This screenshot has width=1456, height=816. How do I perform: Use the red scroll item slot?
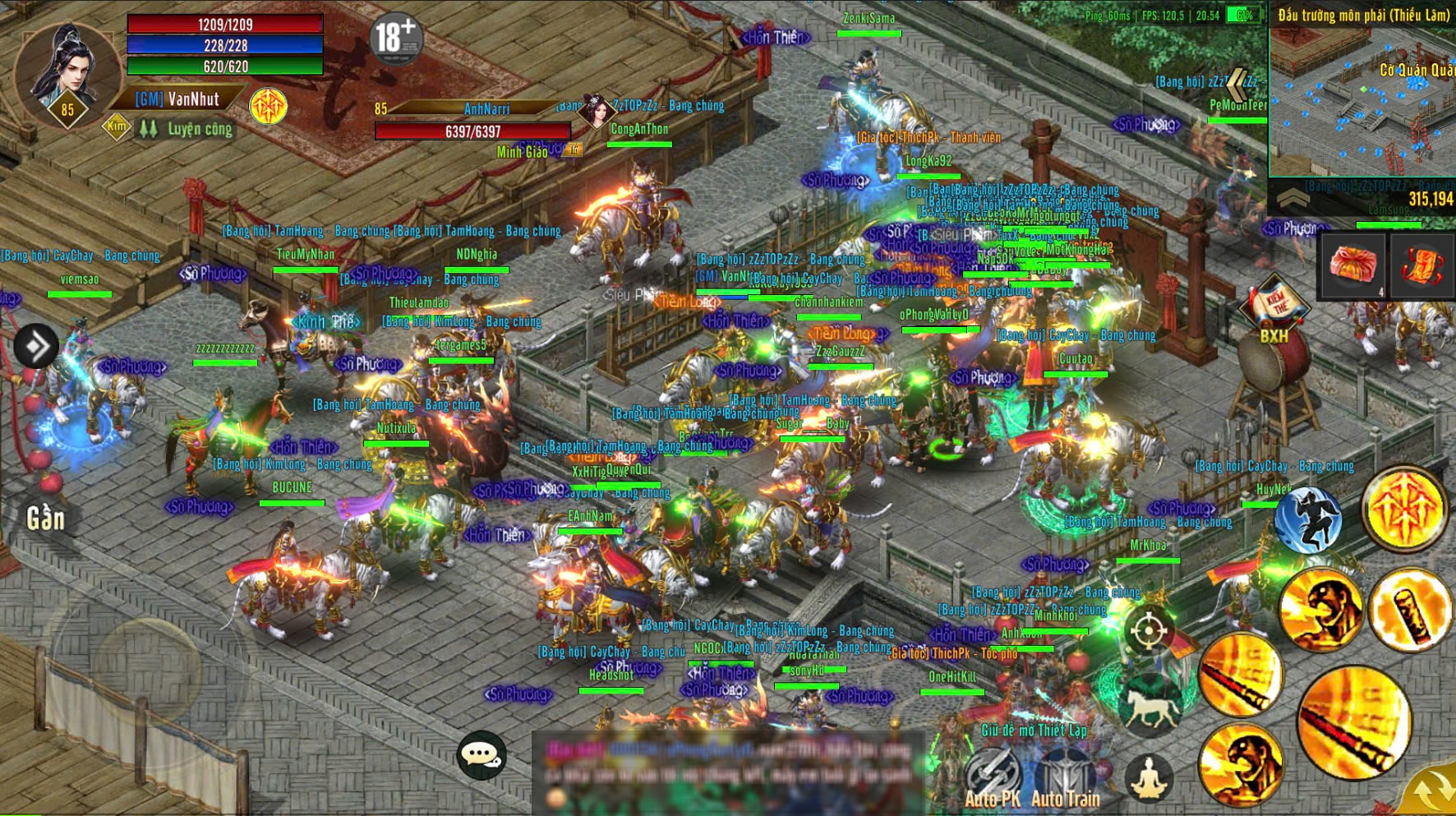tap(1423, 266)
